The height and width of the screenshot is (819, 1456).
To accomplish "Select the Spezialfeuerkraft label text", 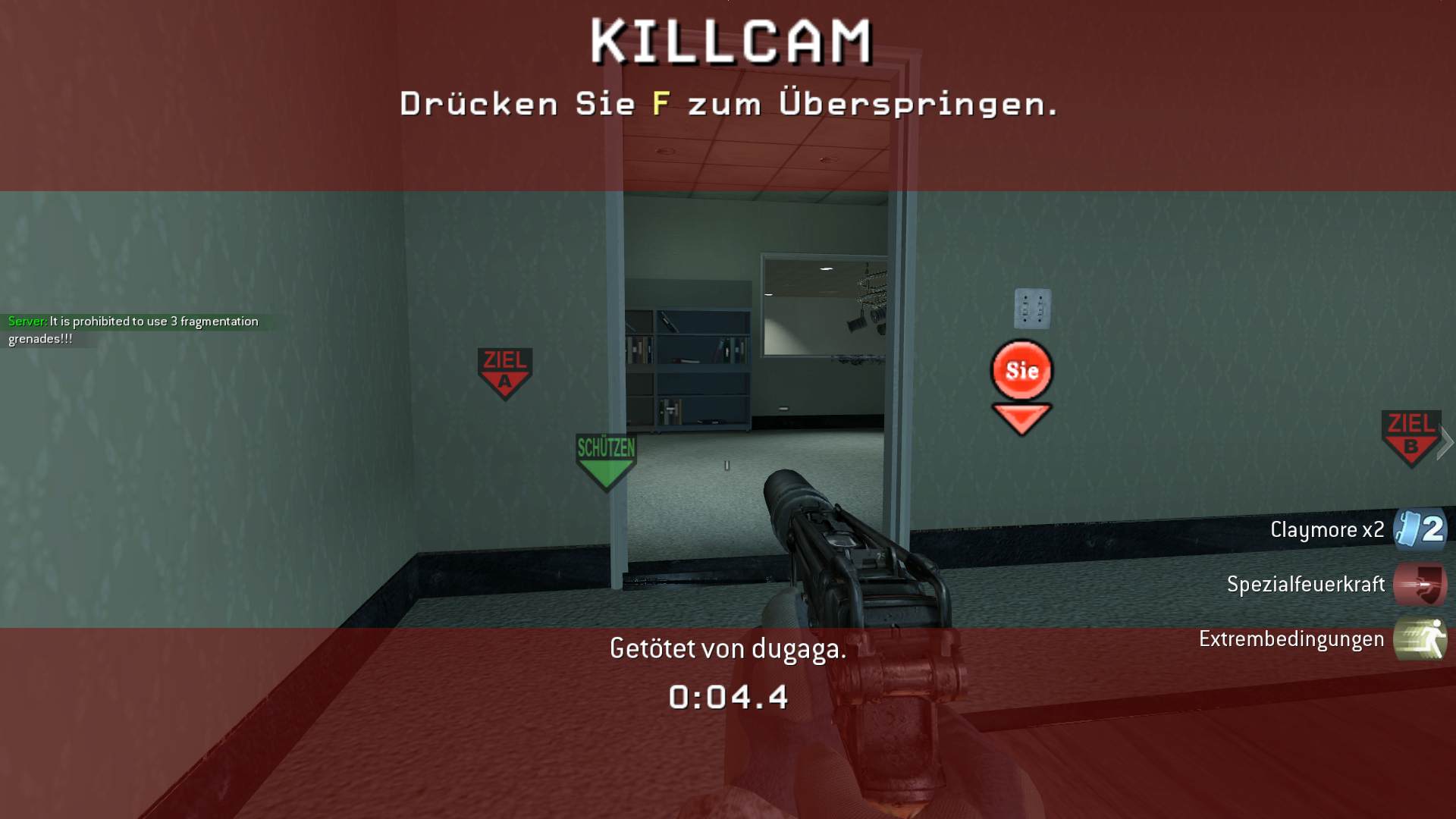I will coord(1308,585).
